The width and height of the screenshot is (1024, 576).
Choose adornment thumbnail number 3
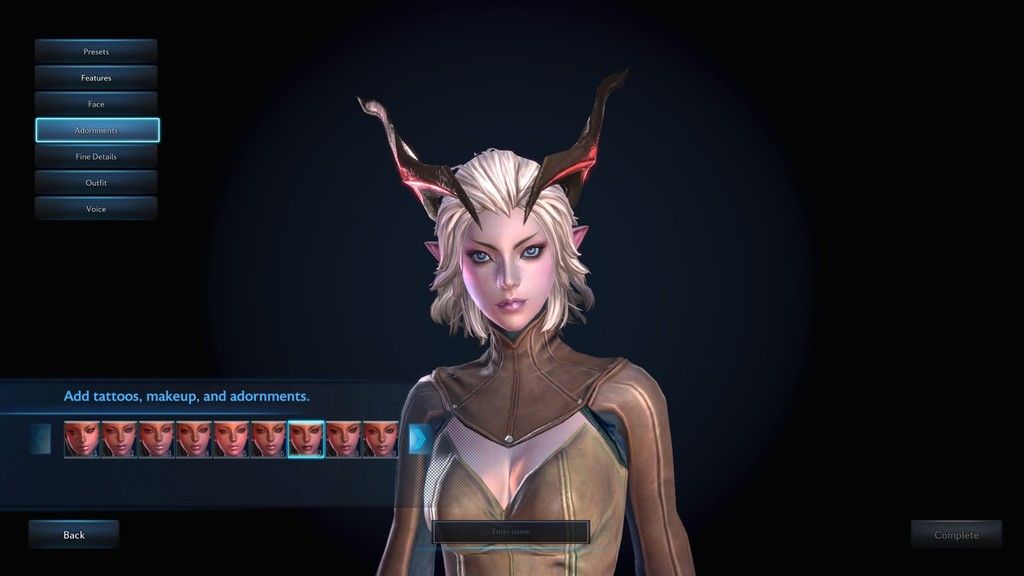(x=156, y=439)
